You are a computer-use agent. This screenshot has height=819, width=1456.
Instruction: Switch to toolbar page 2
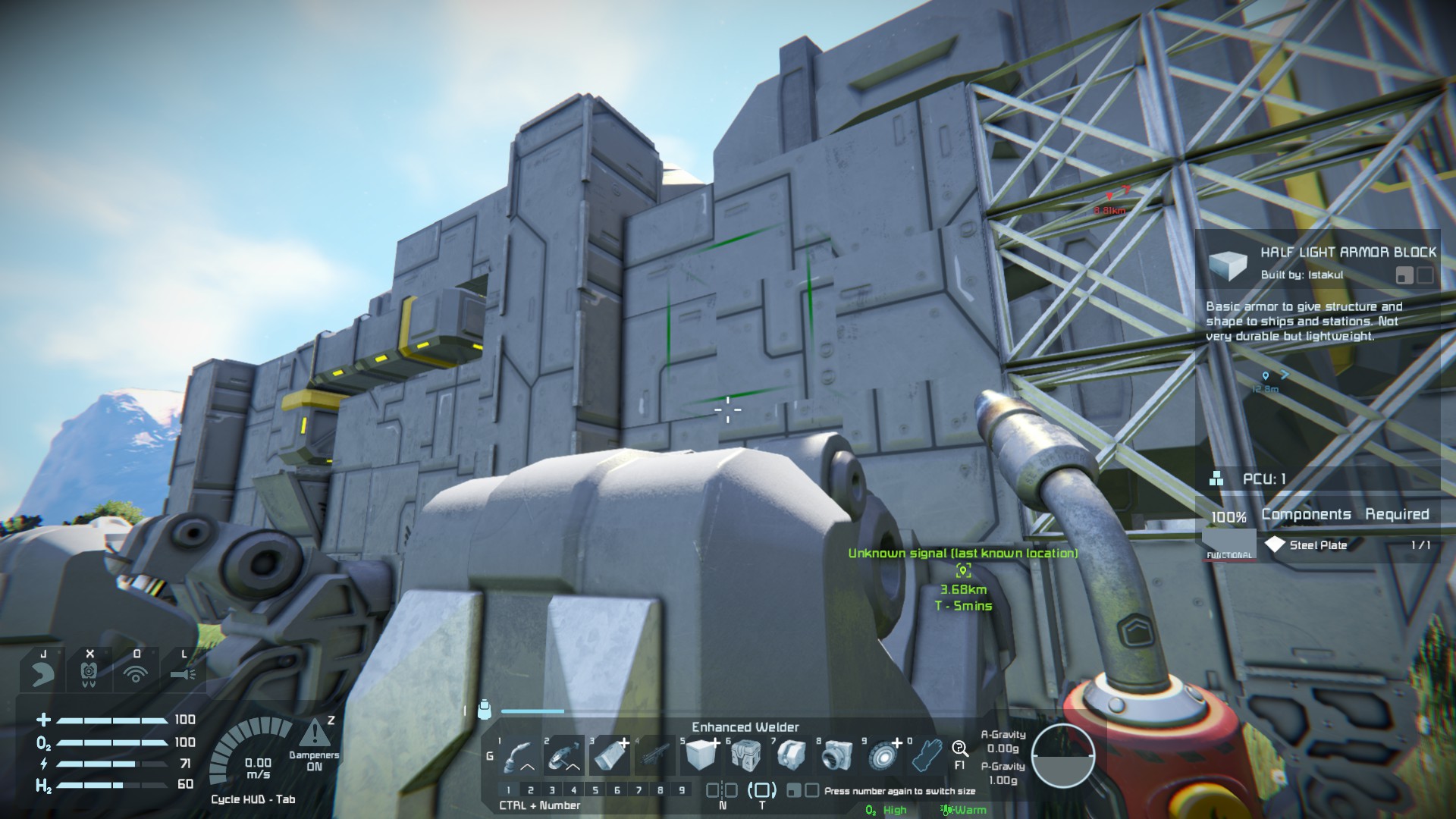(x=530, y=790)
